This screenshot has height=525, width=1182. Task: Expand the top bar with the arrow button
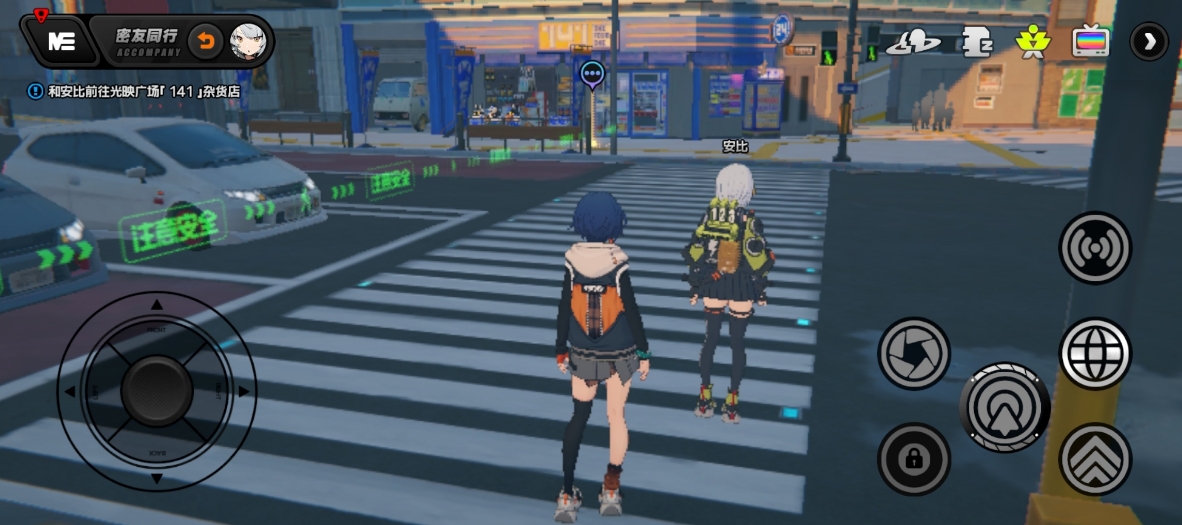pos(1149,42)
